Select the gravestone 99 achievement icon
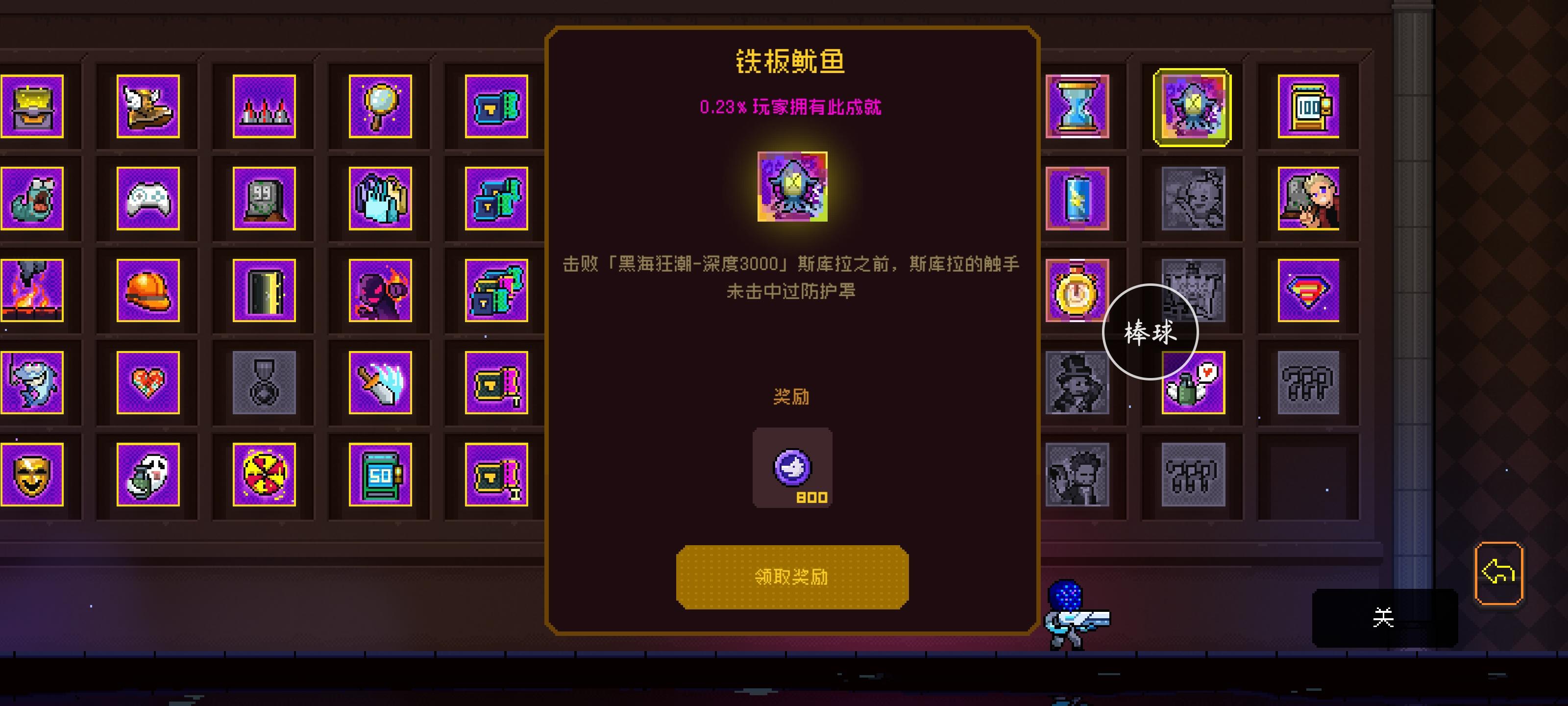The image size is (1568, 706). point(264,199)
